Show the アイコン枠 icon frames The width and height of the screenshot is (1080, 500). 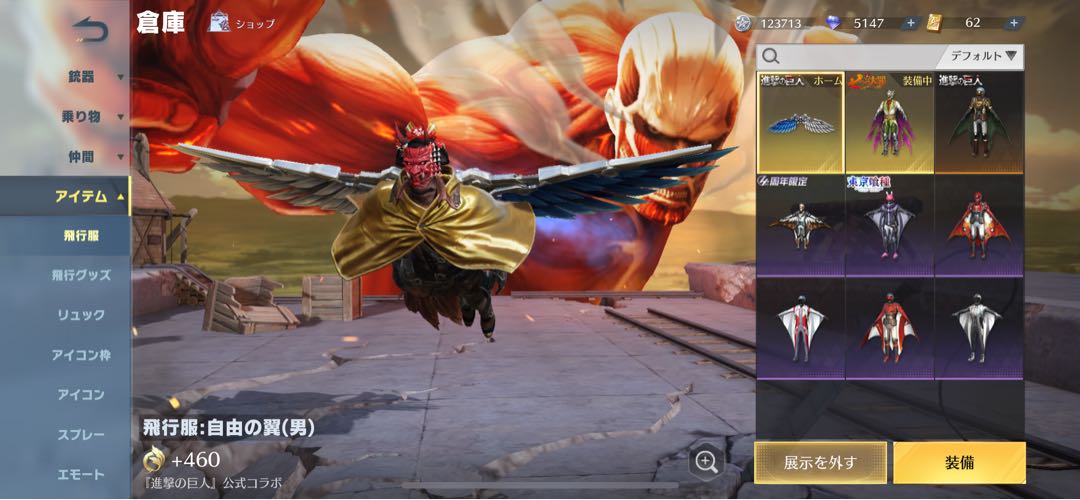click(80, 355)
